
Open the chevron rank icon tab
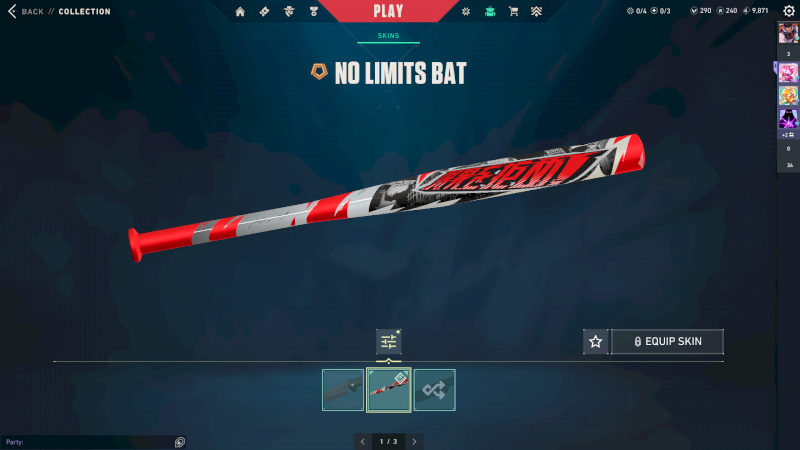pyautogui.click(x=537, y=12)
